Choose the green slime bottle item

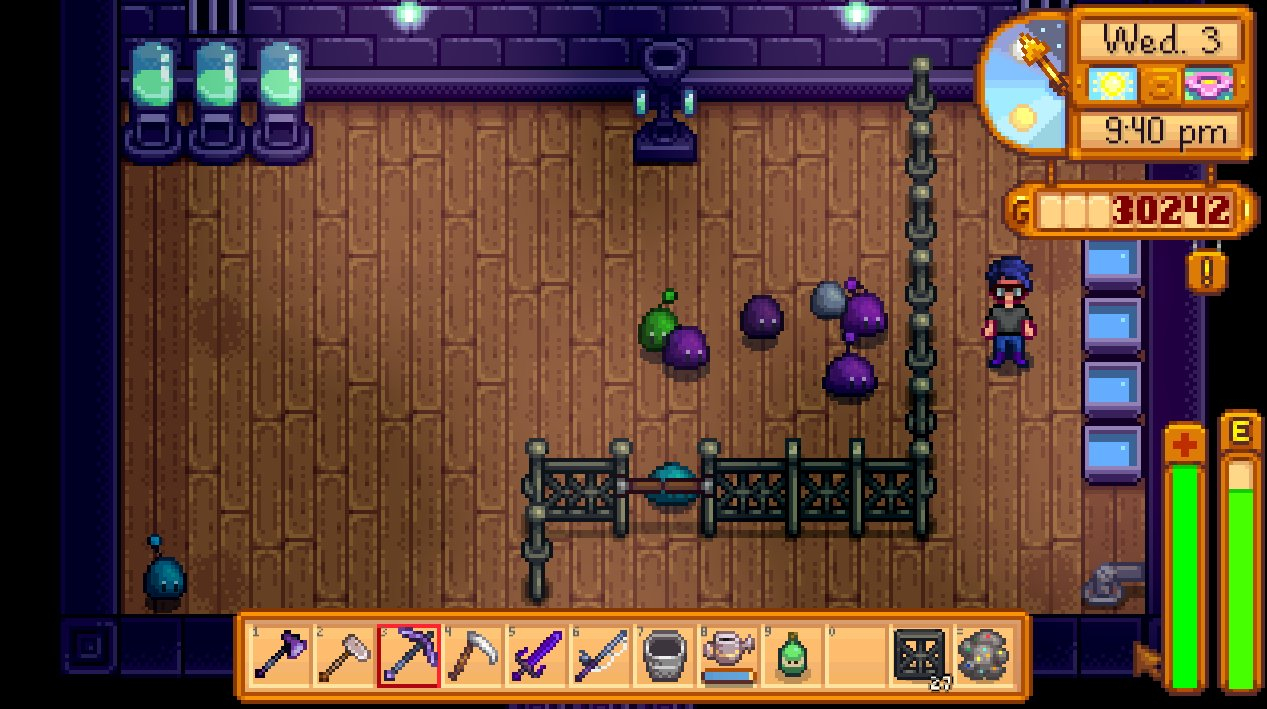pos(792,656)
